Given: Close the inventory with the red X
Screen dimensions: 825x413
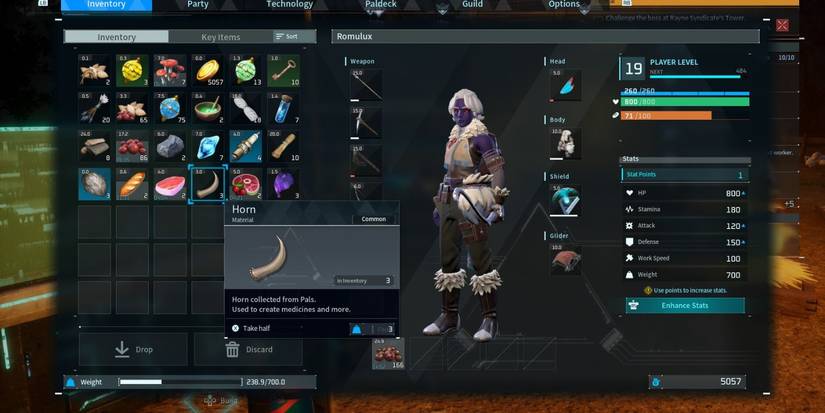Looking at the screenshot, I should point(782,25).
